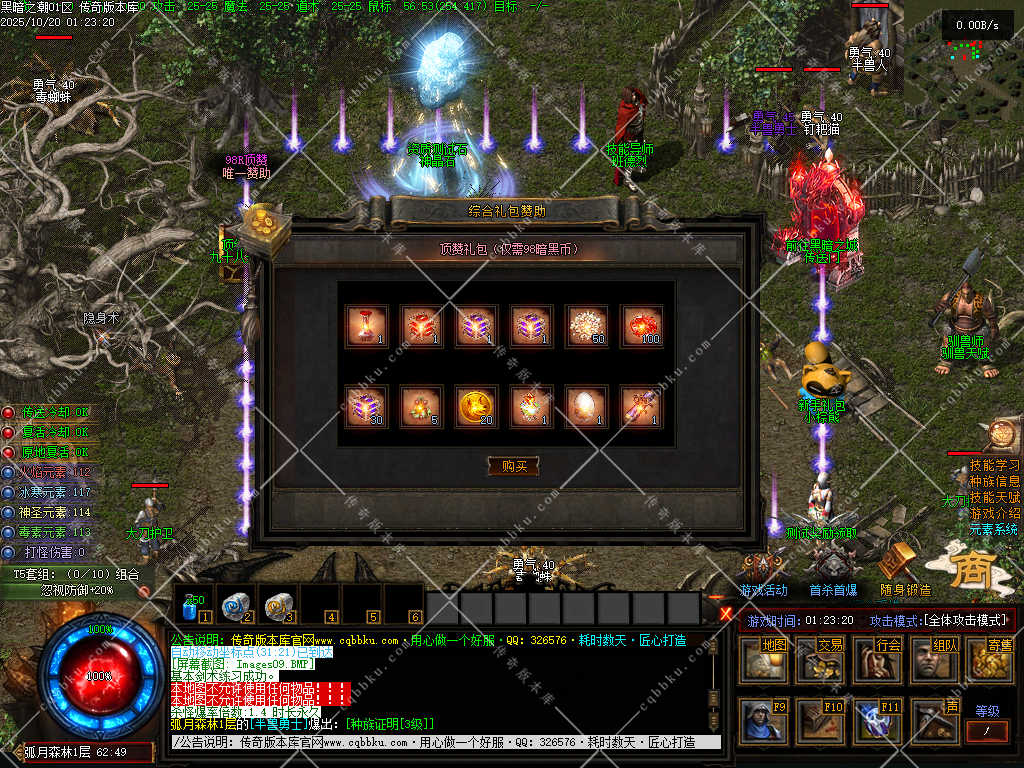Screen dimensions: 1024x768
Task: Open the 游戏活动 game events icon
Action: [764, 570]
